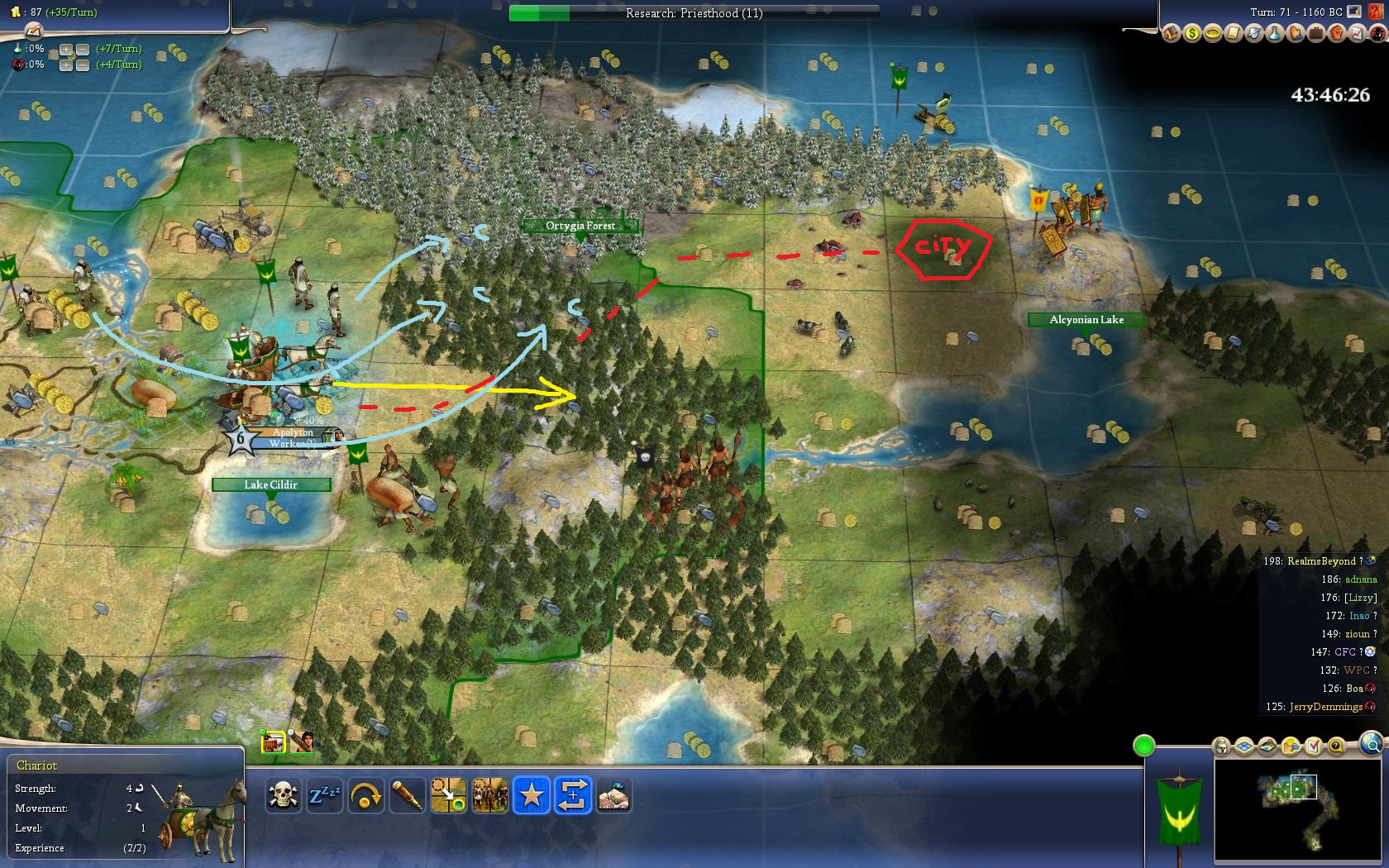The height and width of the screenshot is (868, 1389).
Task: Open the Domestic advisor house icon
Action: 1171,33
